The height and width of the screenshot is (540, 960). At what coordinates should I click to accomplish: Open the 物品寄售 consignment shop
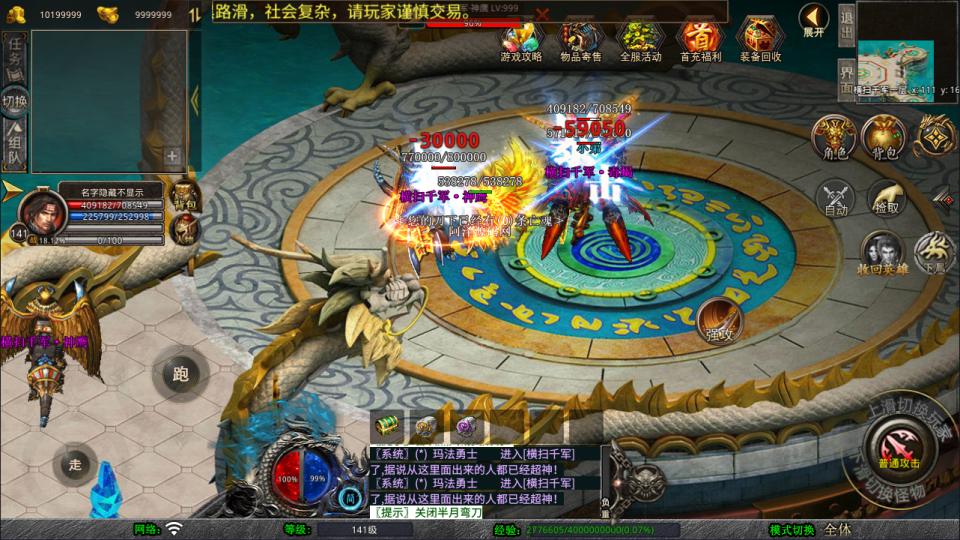(581, 39)
